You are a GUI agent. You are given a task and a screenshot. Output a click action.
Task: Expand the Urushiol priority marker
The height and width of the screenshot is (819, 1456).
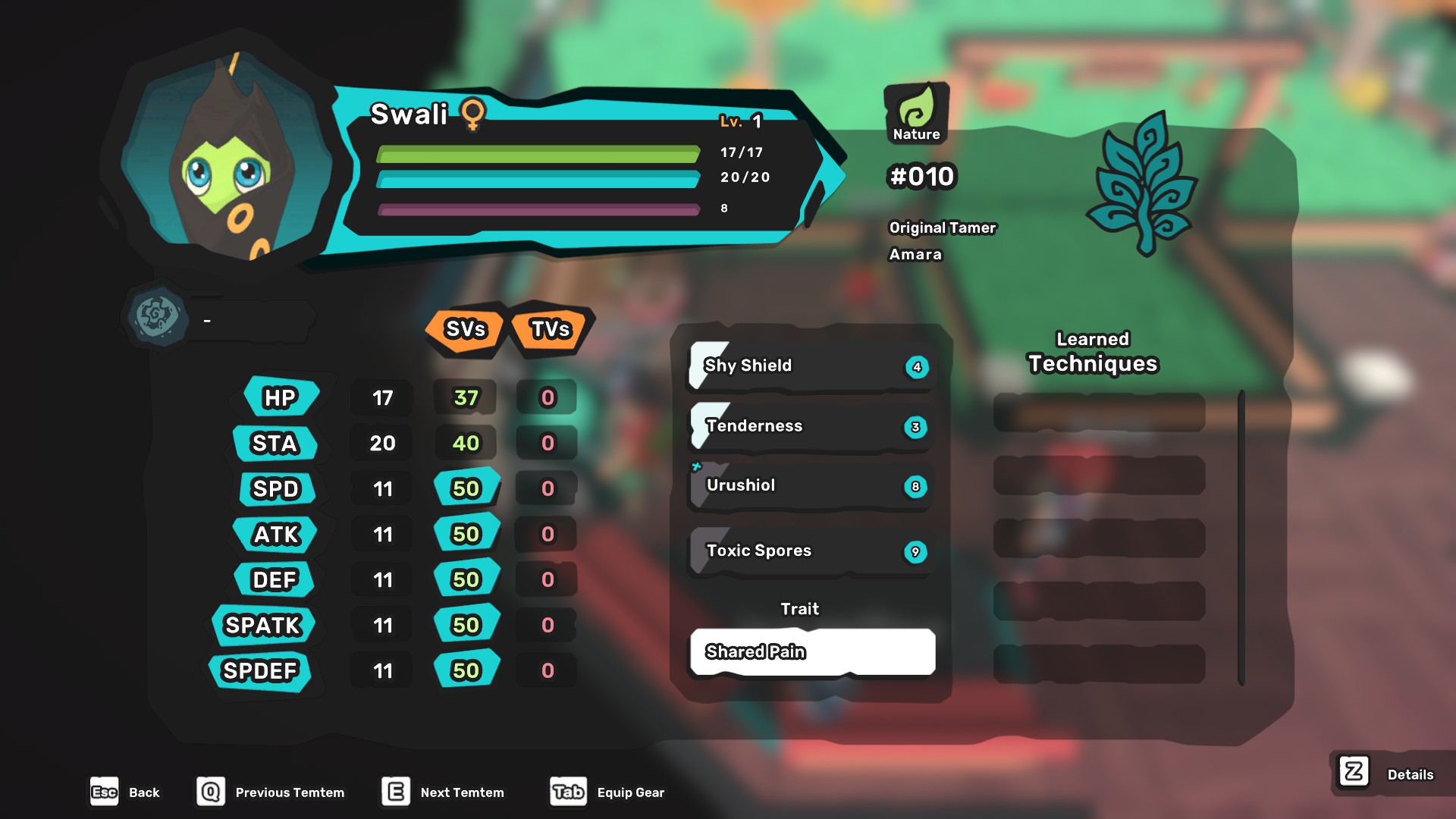(697, 468)
